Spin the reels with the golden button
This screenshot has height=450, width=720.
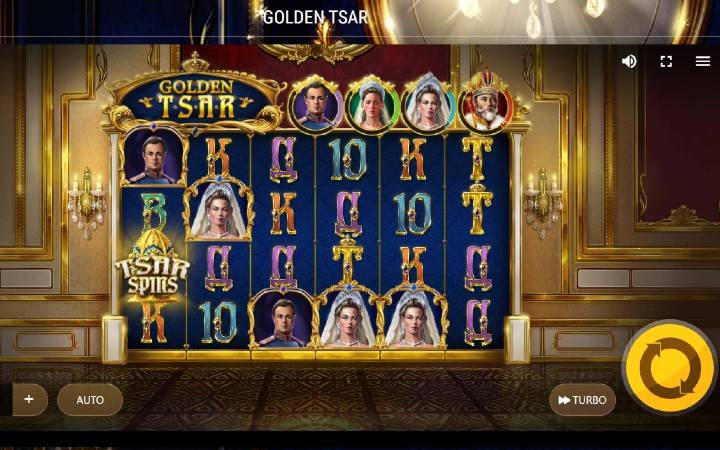(x=669, y=368)
